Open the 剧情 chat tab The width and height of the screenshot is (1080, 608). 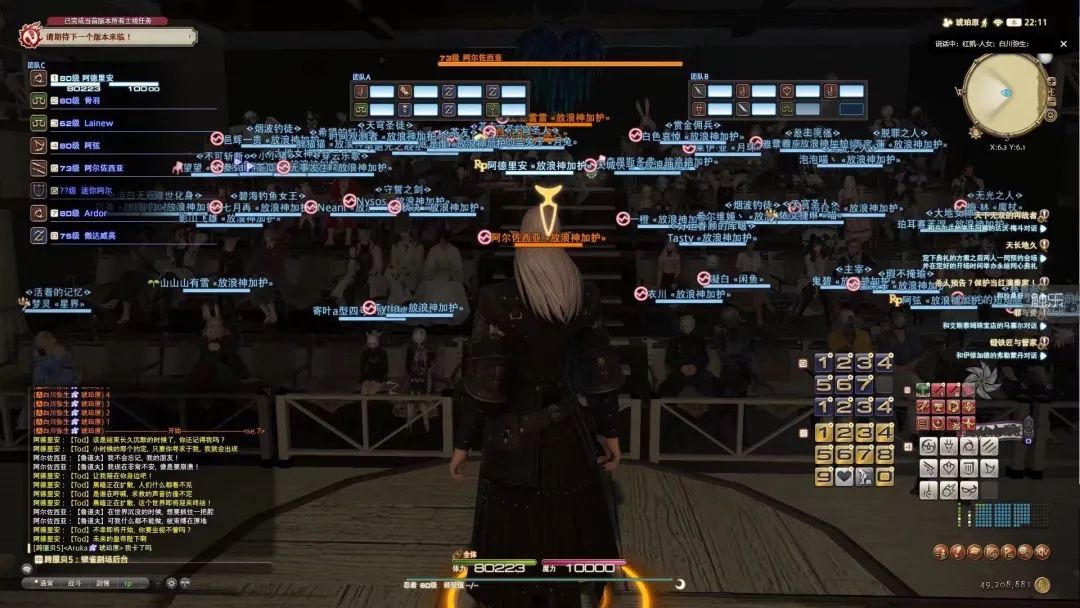102,582
